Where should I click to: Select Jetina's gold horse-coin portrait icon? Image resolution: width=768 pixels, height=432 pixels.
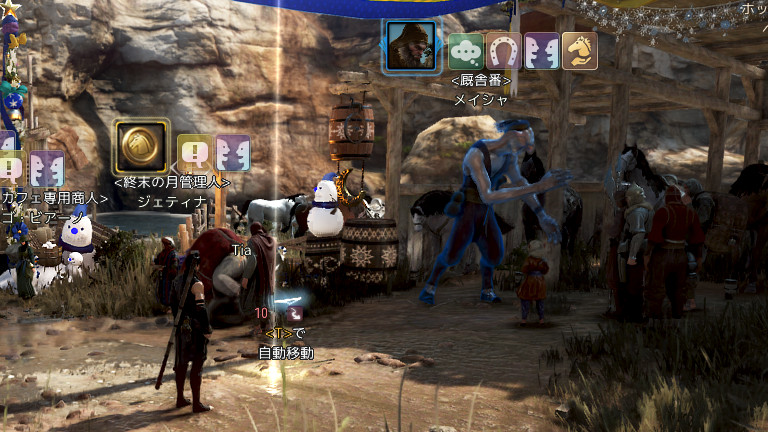[141, 147]
